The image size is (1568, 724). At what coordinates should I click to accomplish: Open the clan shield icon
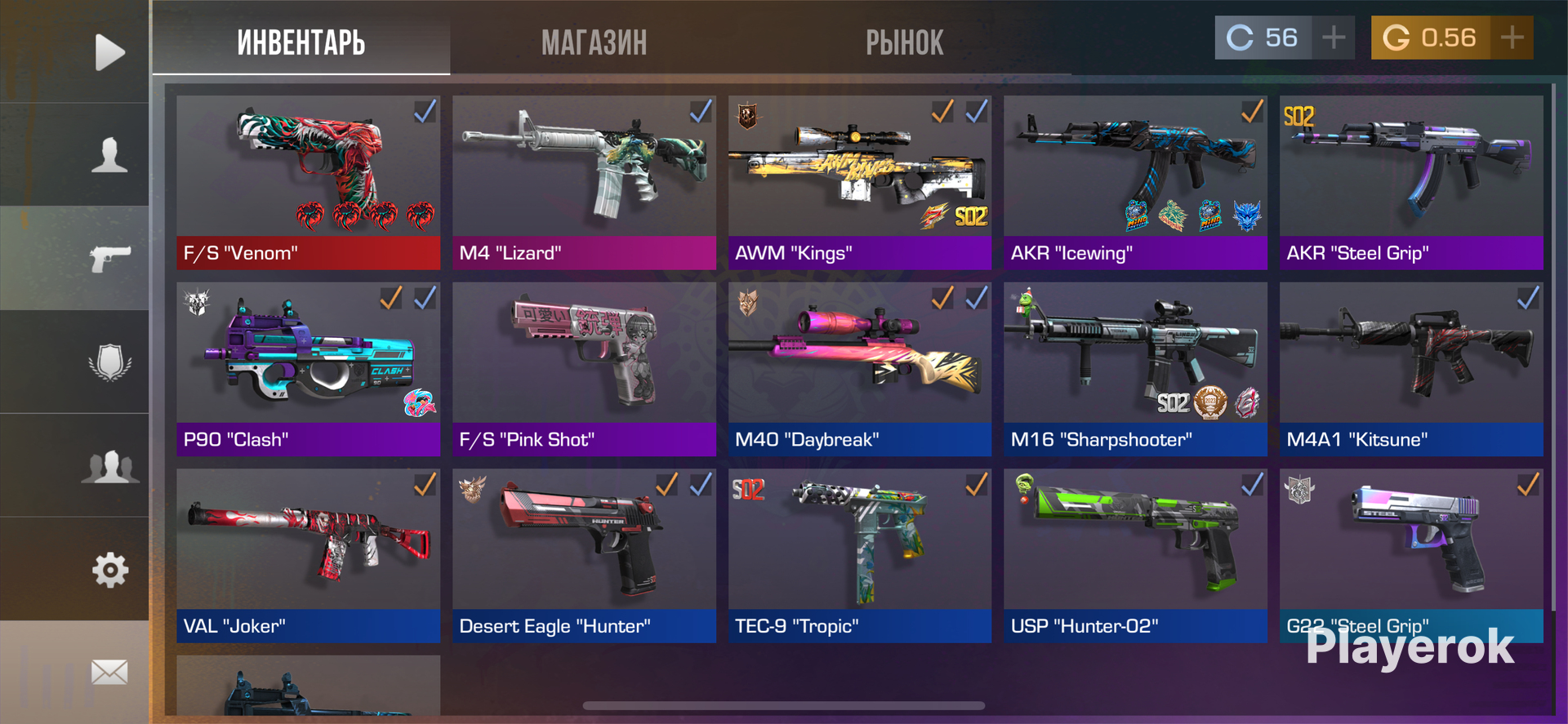(x=109, y=362)
